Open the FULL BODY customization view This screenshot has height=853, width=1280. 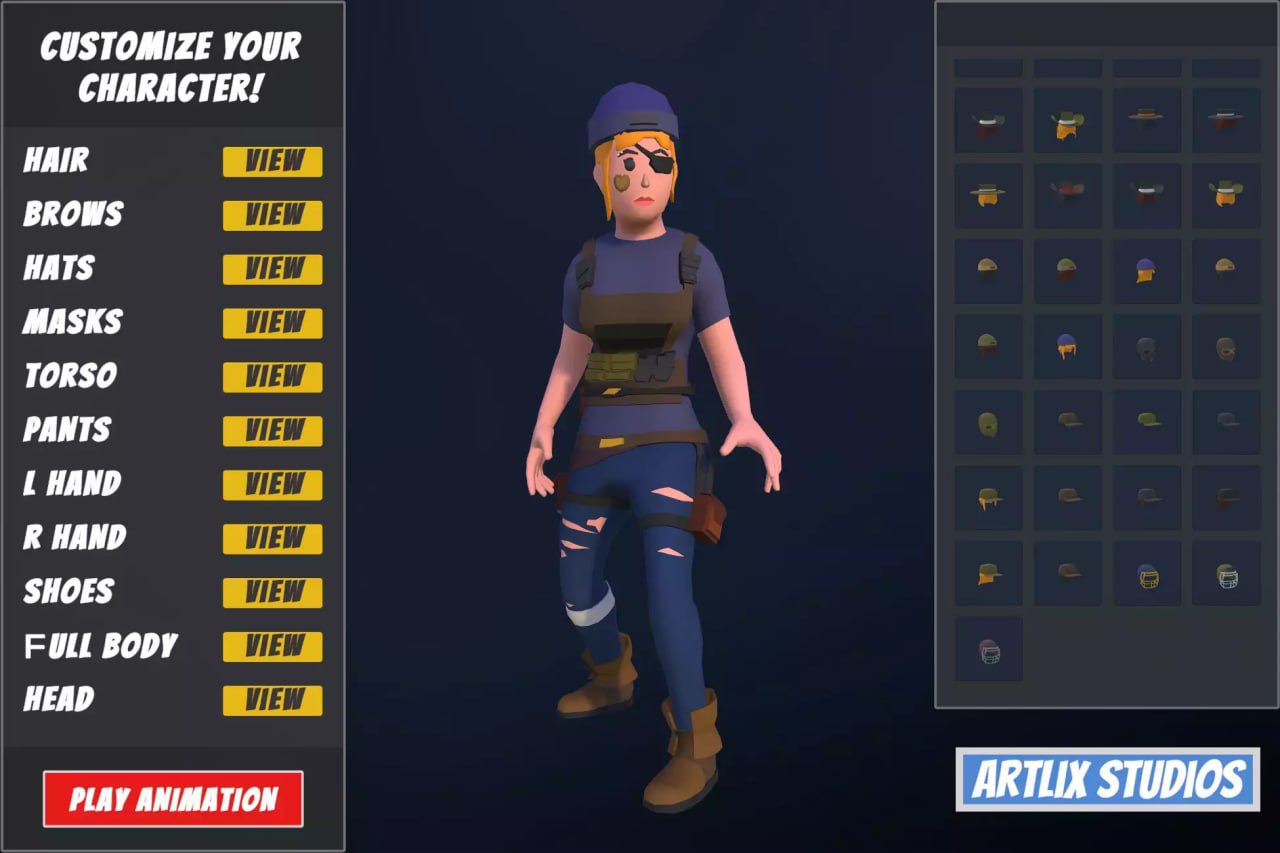272,647
